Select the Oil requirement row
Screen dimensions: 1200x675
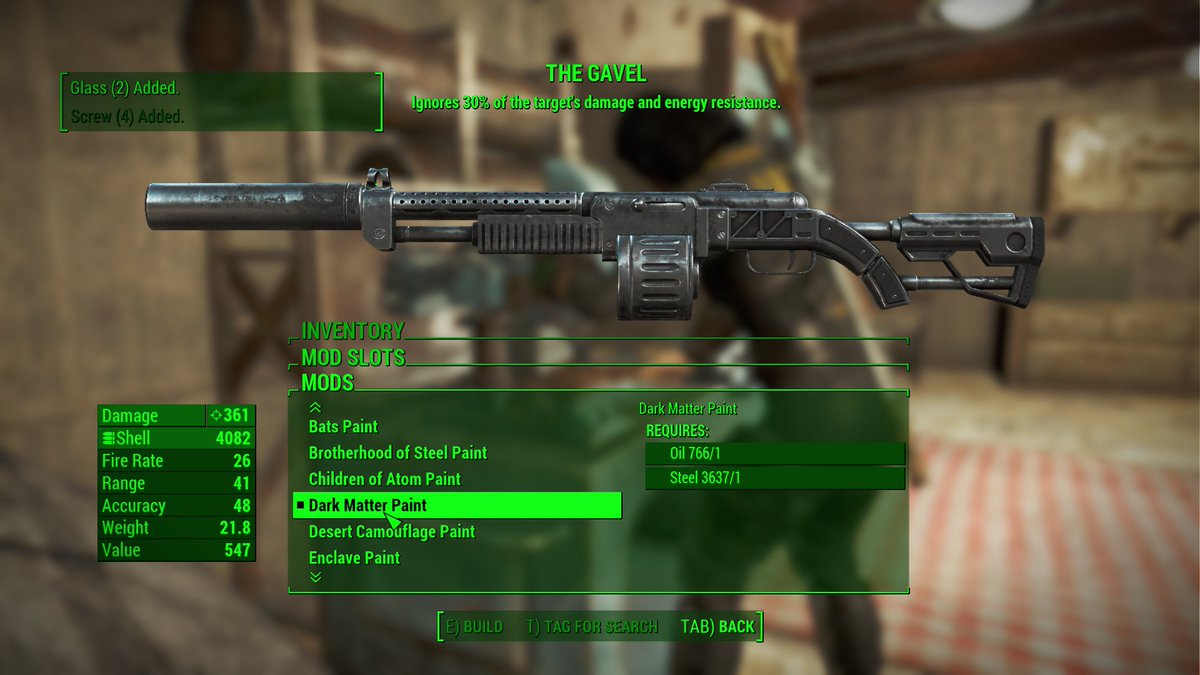(x=775, y=454)
